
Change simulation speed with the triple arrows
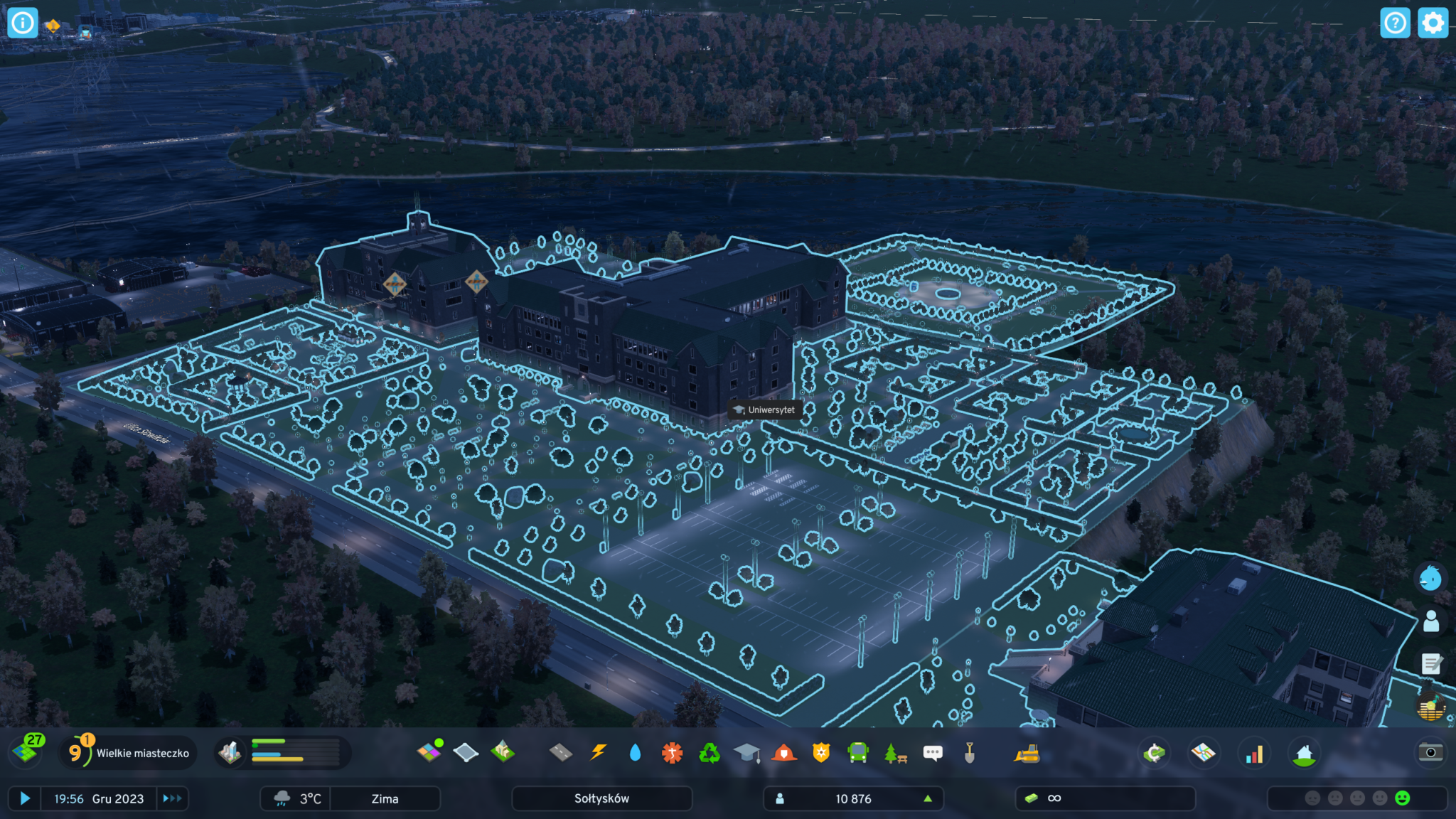tap(172, 798)
